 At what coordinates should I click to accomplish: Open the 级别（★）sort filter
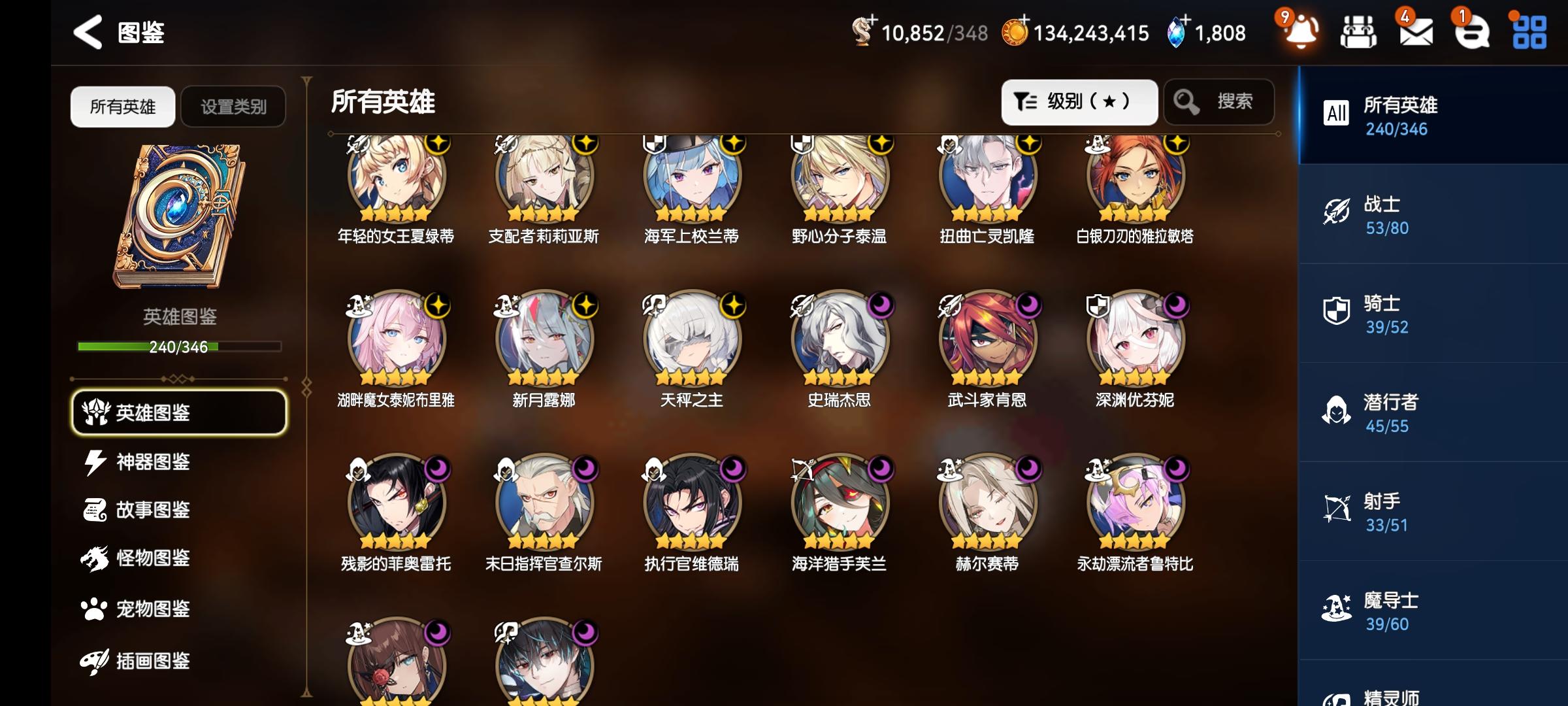tap(1079, 101)
